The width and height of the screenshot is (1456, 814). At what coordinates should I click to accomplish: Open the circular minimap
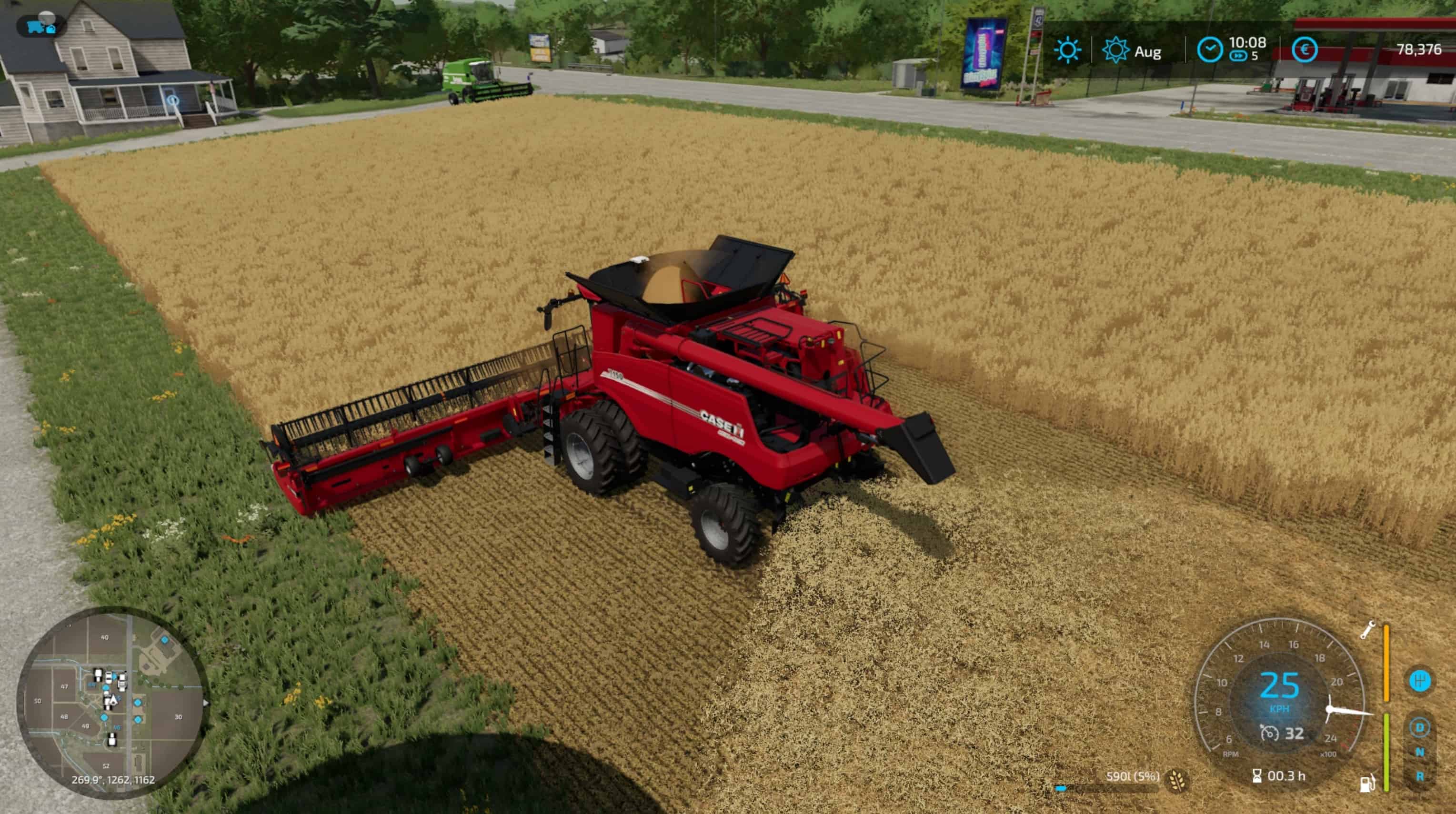(x=111, y=702)
